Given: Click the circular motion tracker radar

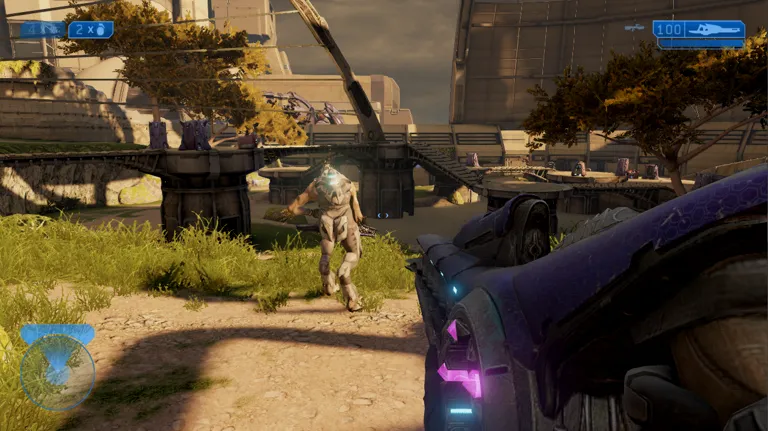Looking at the screenshot, I should point(57,372).
